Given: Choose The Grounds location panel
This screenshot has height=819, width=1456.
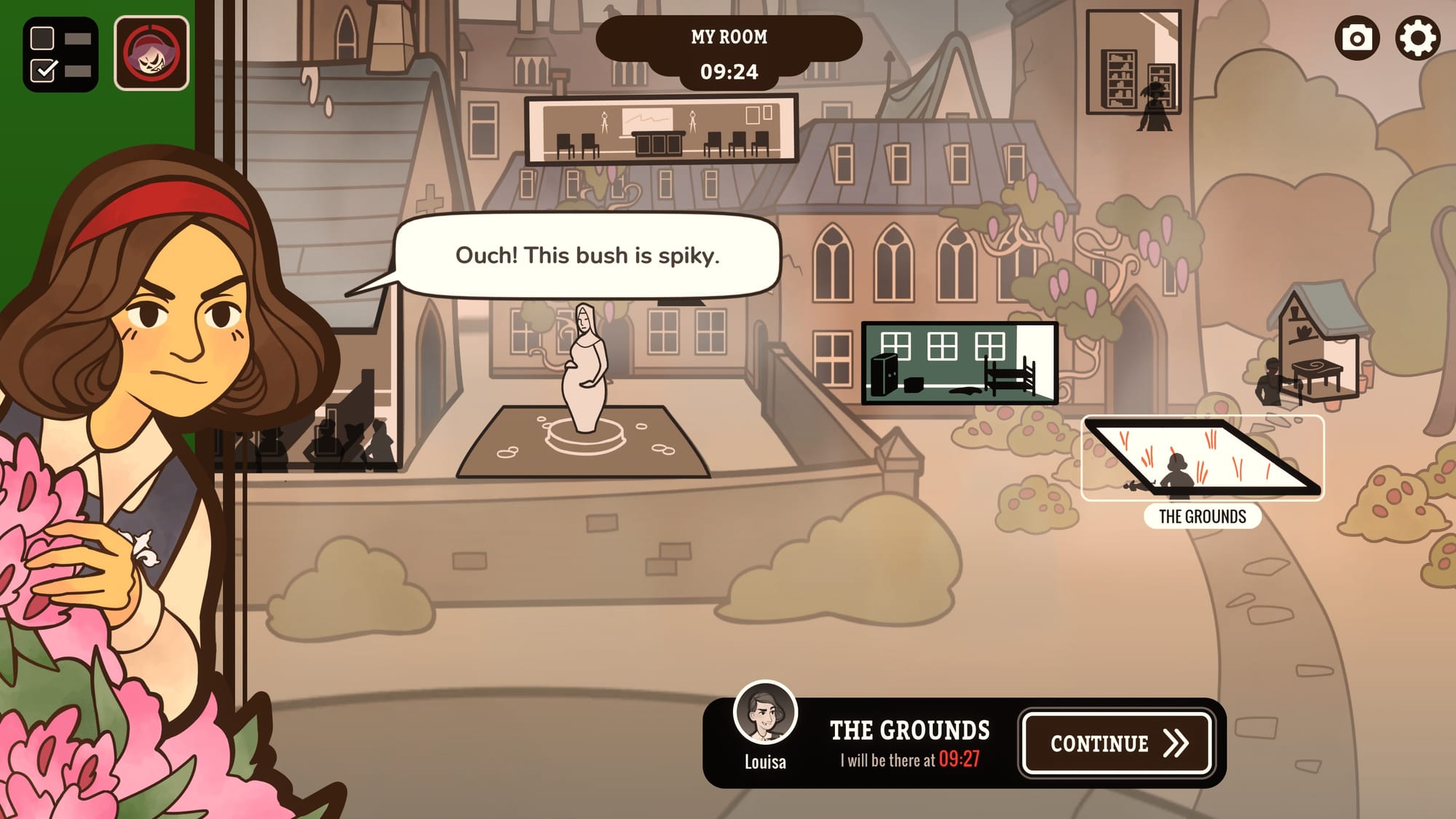Looking at the screenshot, I should point(1202,459).
